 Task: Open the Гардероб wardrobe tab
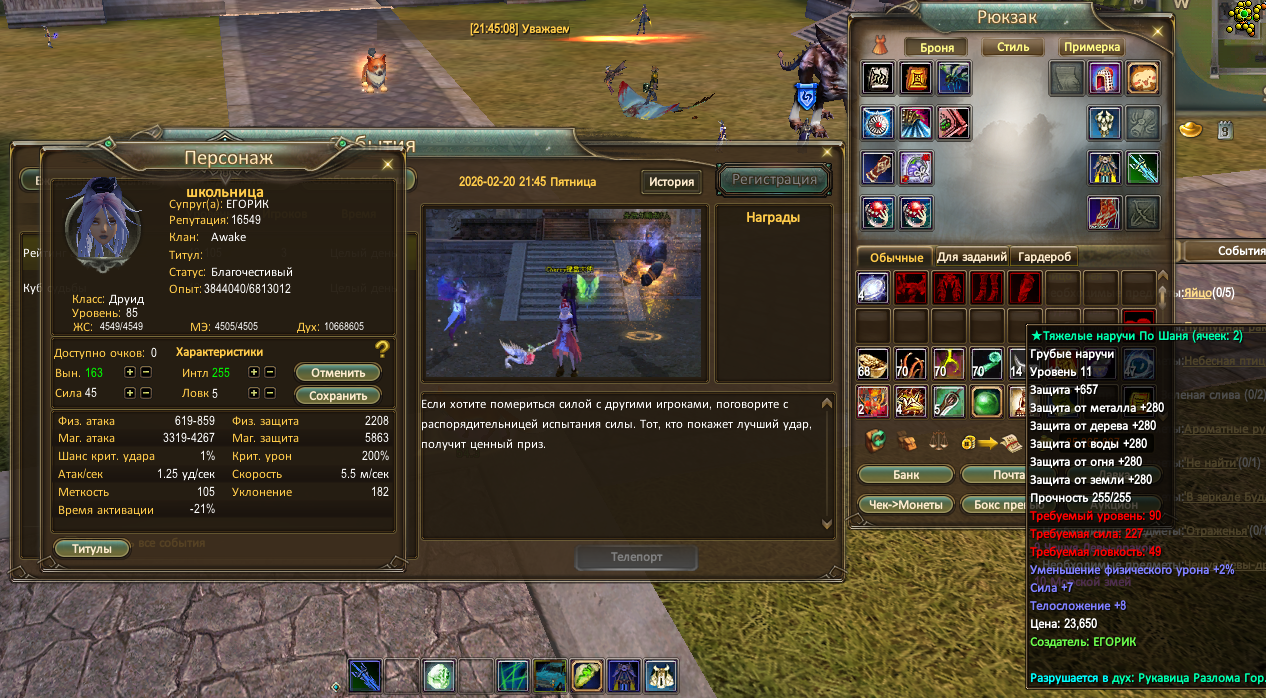click(1045, 257)
